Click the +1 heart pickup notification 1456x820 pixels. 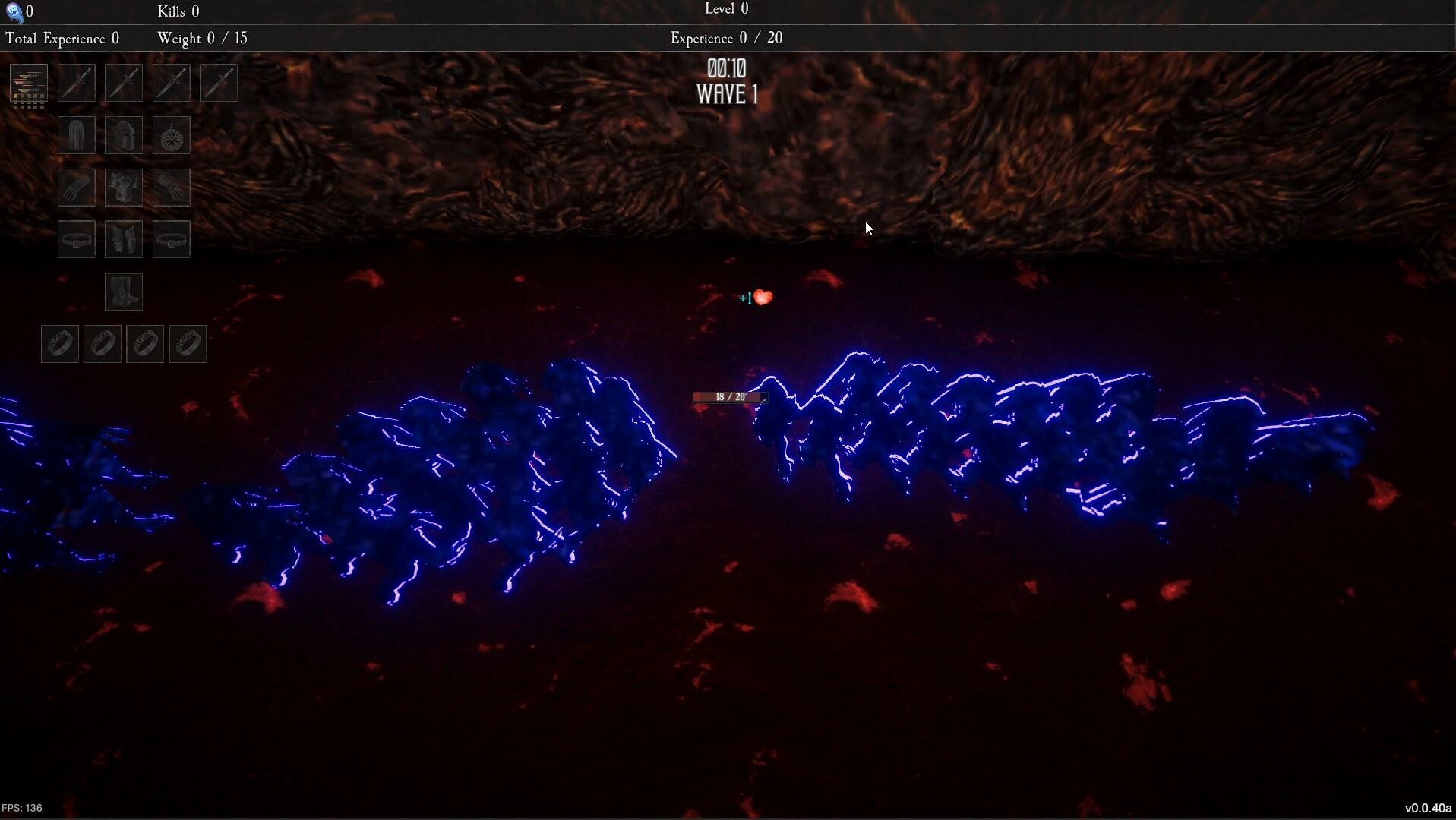tap(754, 298)
